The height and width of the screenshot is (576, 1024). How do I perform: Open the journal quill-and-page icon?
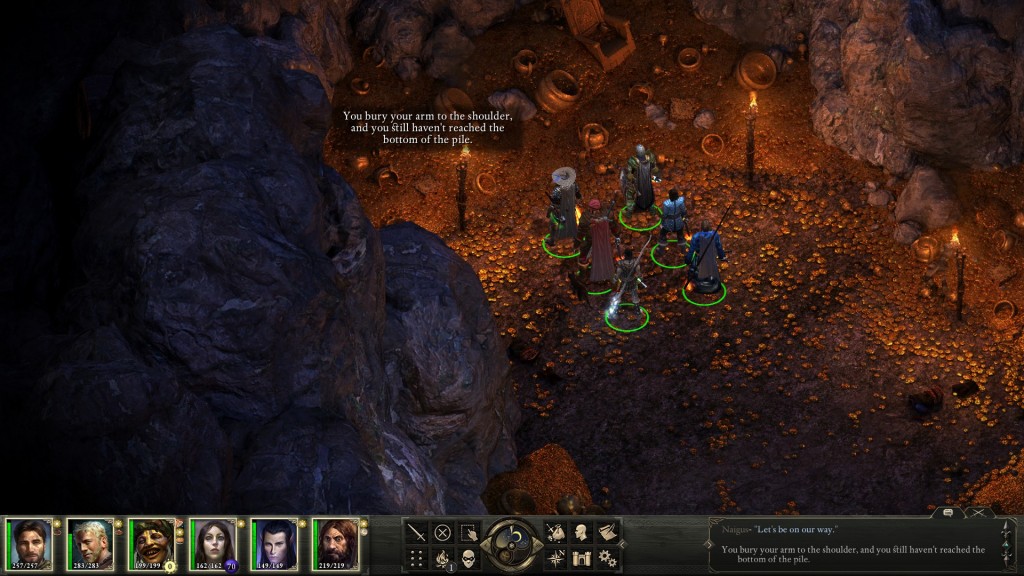pos(607,532)
